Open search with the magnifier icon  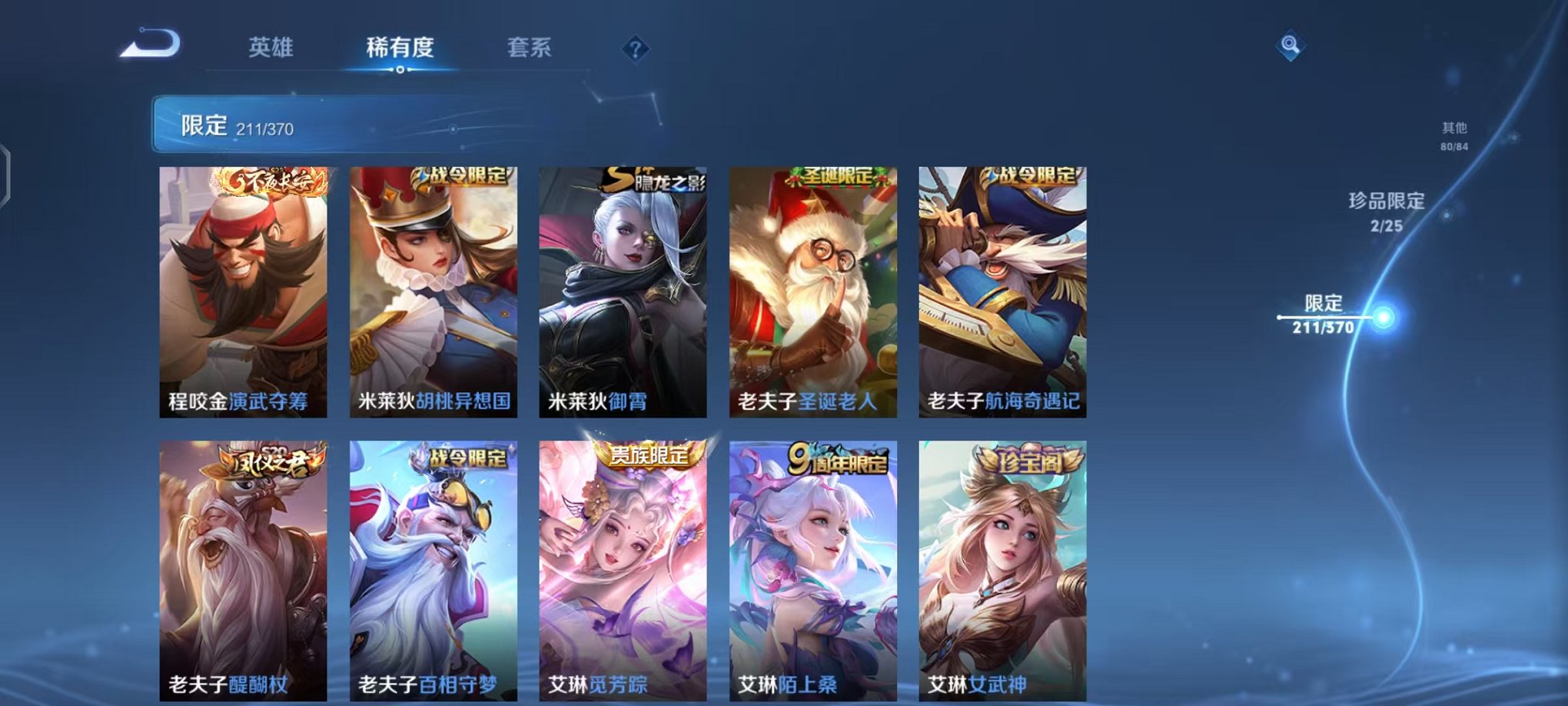pos(1291,45)
